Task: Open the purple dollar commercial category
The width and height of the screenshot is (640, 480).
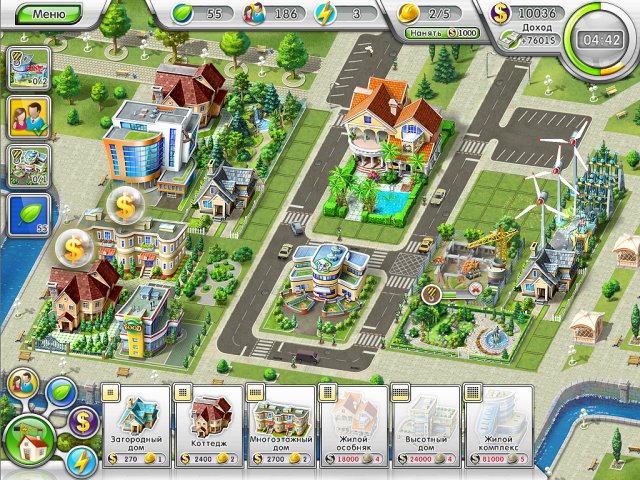Action: click(83, 421)
